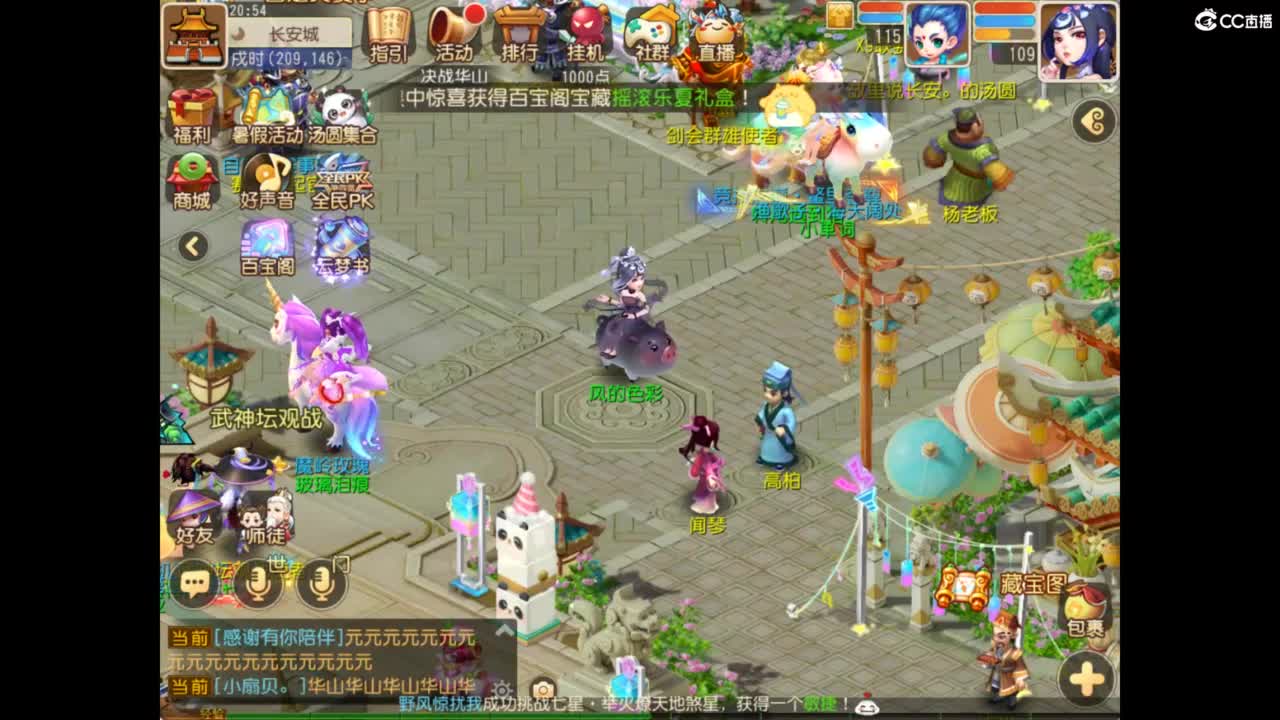
Task: Collapse the left sidebar with the arrow
Action: [191, 245]
